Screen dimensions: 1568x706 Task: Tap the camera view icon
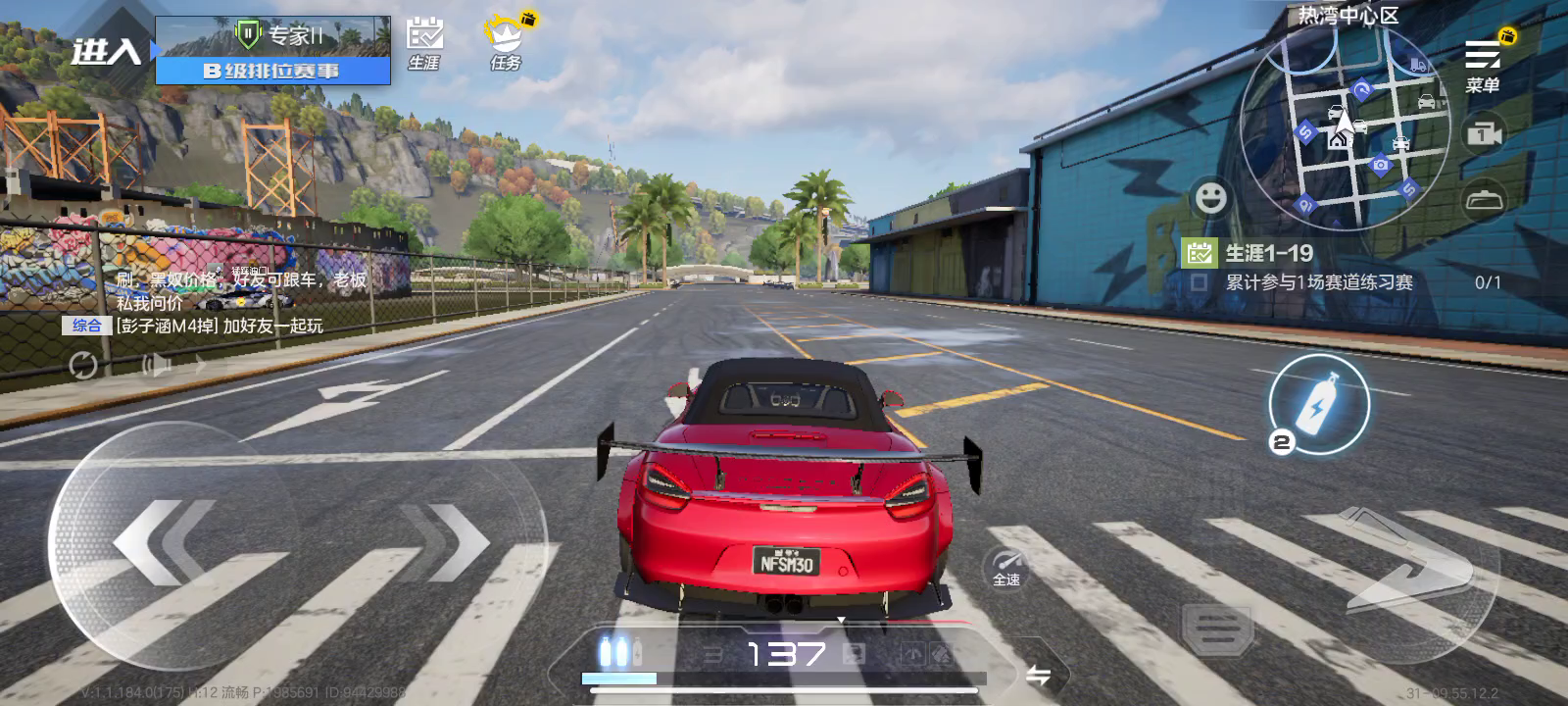click(1484, 133)
